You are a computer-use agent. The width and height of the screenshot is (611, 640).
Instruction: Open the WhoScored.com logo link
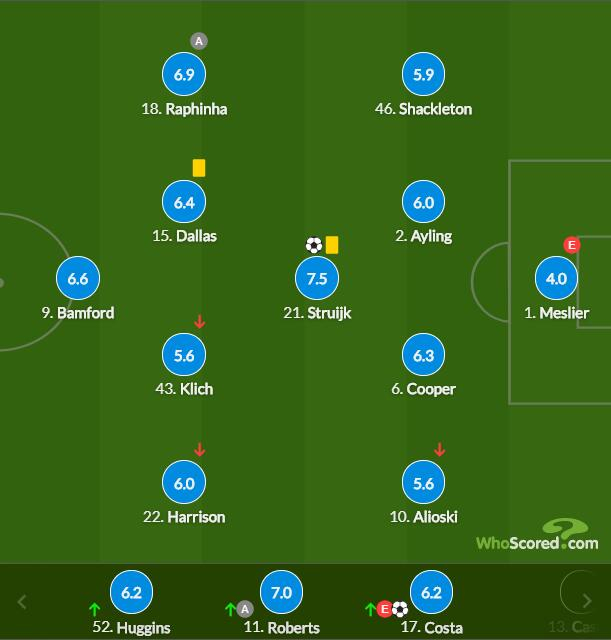point(537,537)
